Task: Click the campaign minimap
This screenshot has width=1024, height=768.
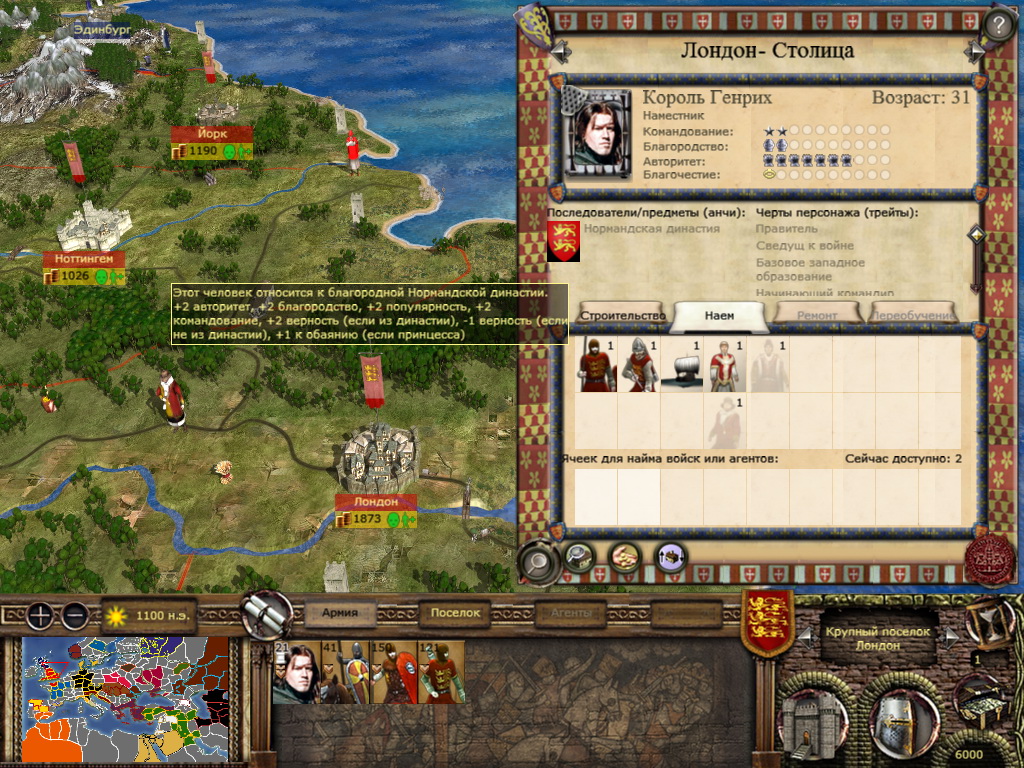Action: [x=126, y=699]
